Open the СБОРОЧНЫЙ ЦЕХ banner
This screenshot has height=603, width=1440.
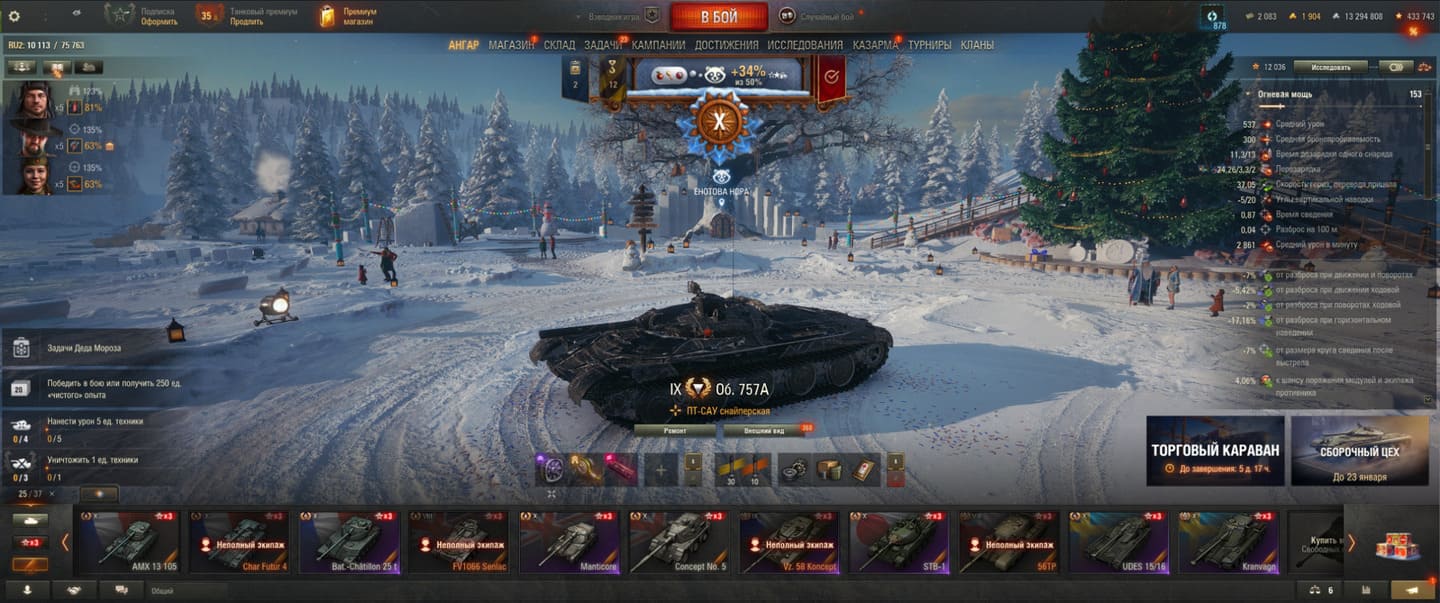pyautogui.click(x=1360, y=451)
